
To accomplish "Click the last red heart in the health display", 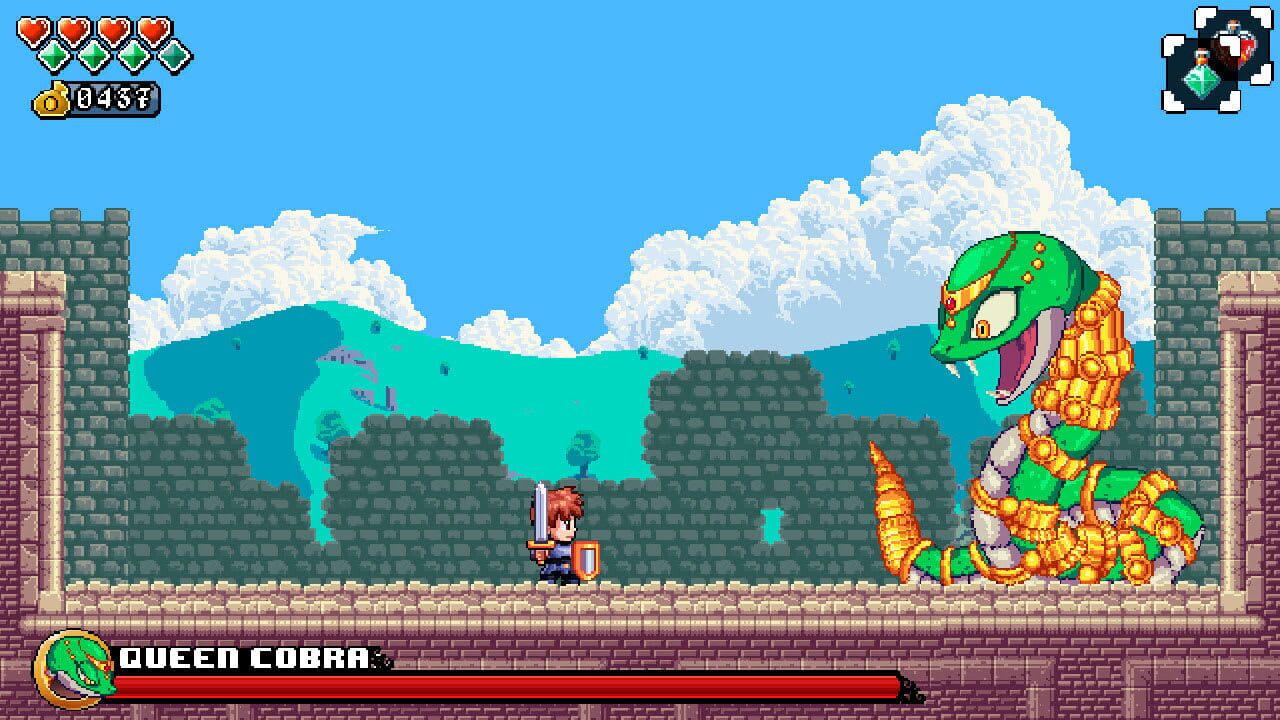I will pos(154,28).
